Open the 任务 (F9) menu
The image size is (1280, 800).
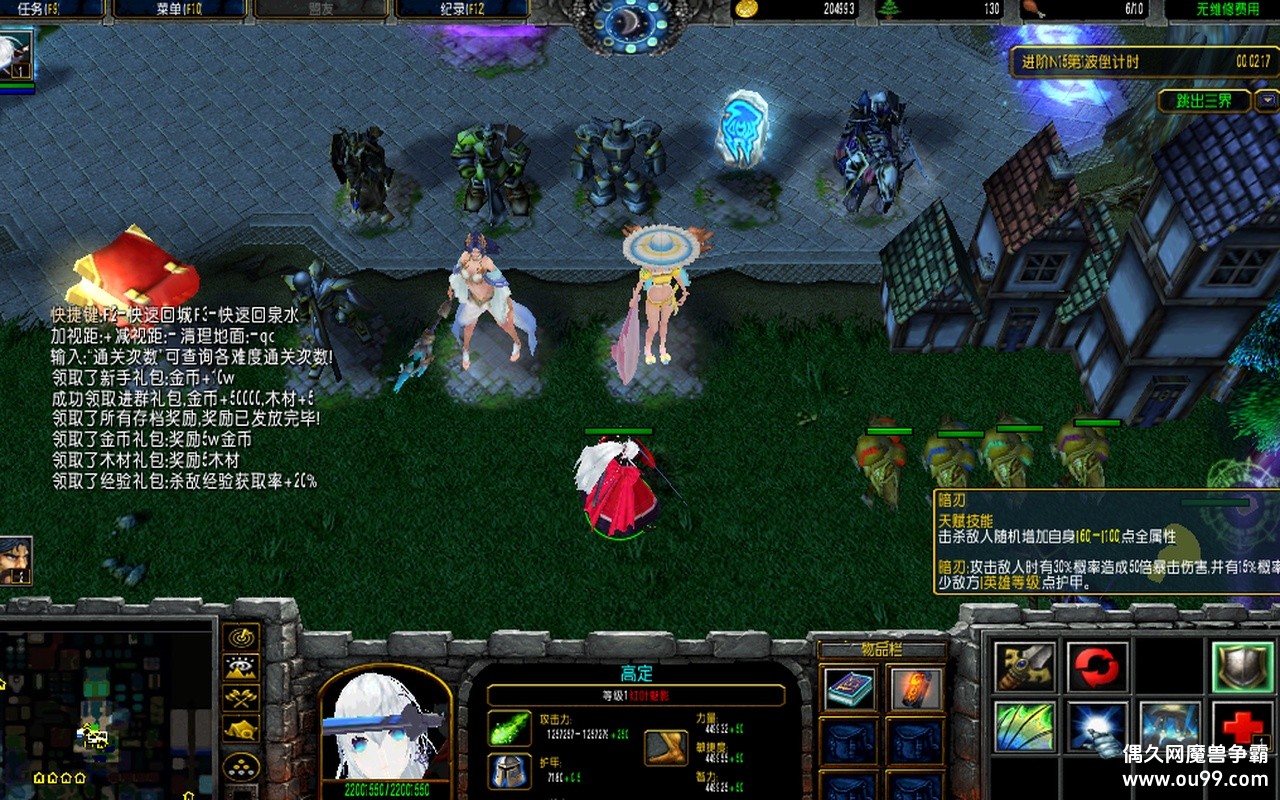point(40,10)
